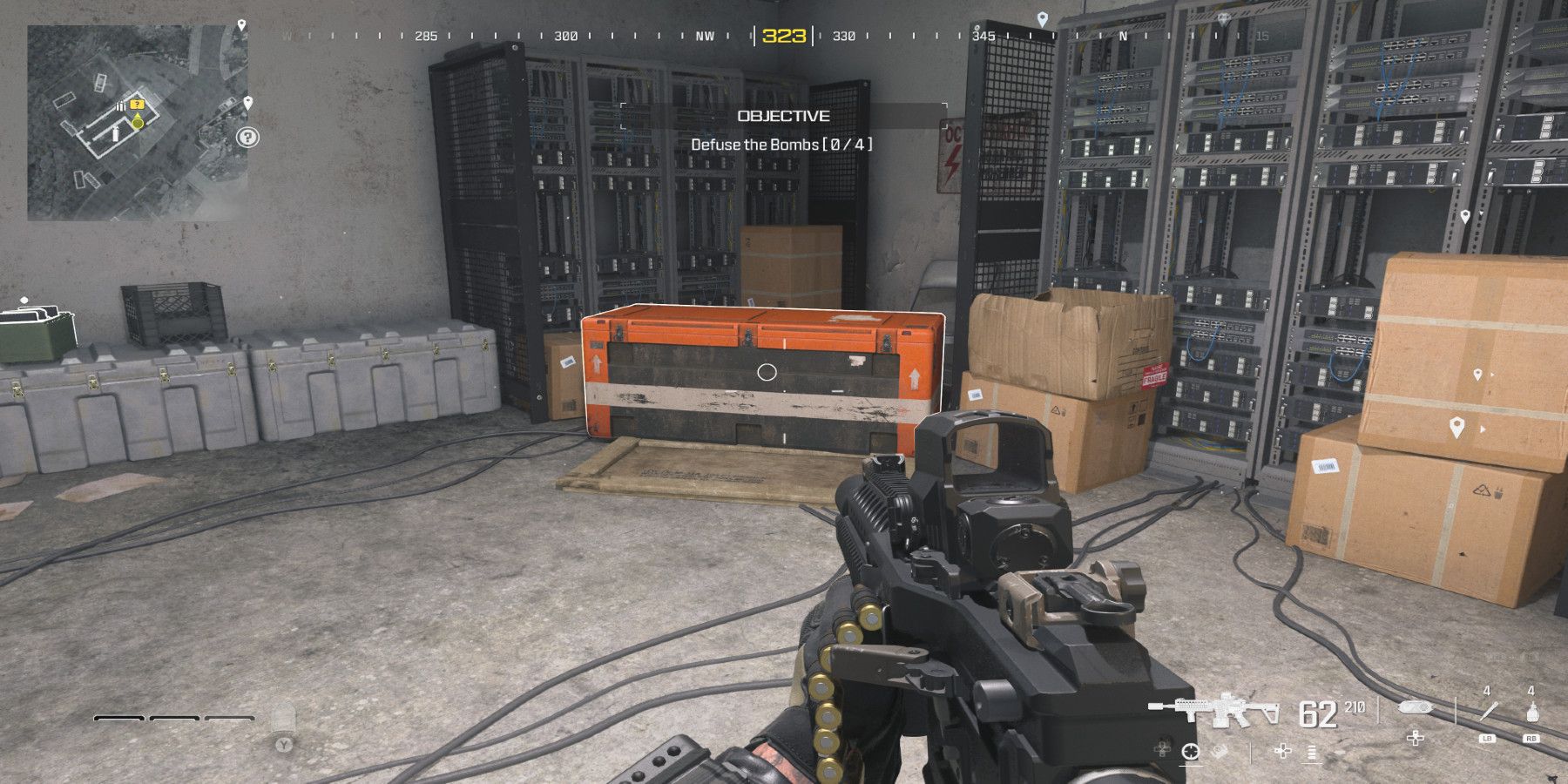The width and height of the screenshot is (1568, 784).
Task: Click the d-pad ping icon above the equipment slots
Action: point(1416,739)
